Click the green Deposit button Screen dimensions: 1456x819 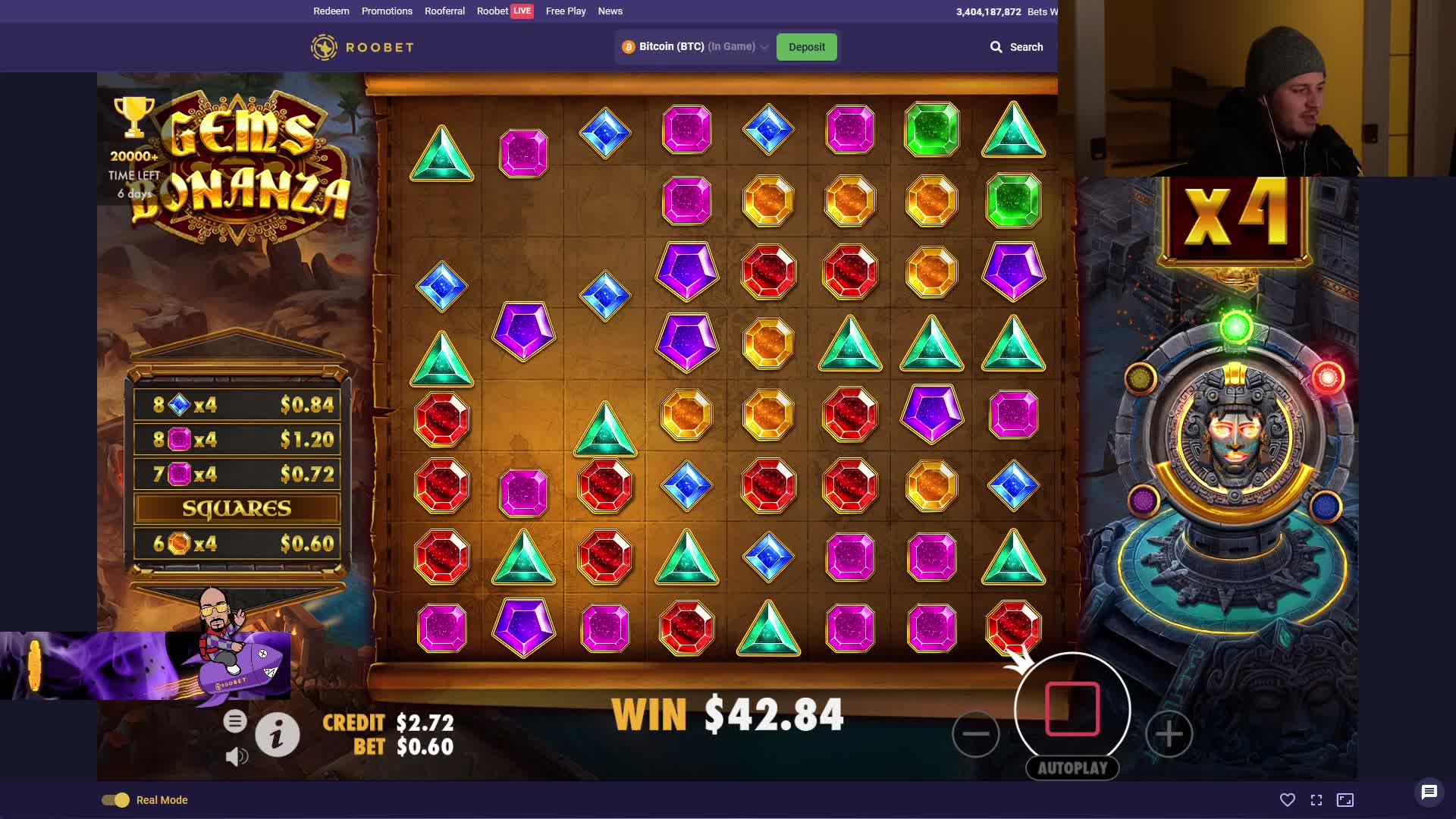coord(806,47)
